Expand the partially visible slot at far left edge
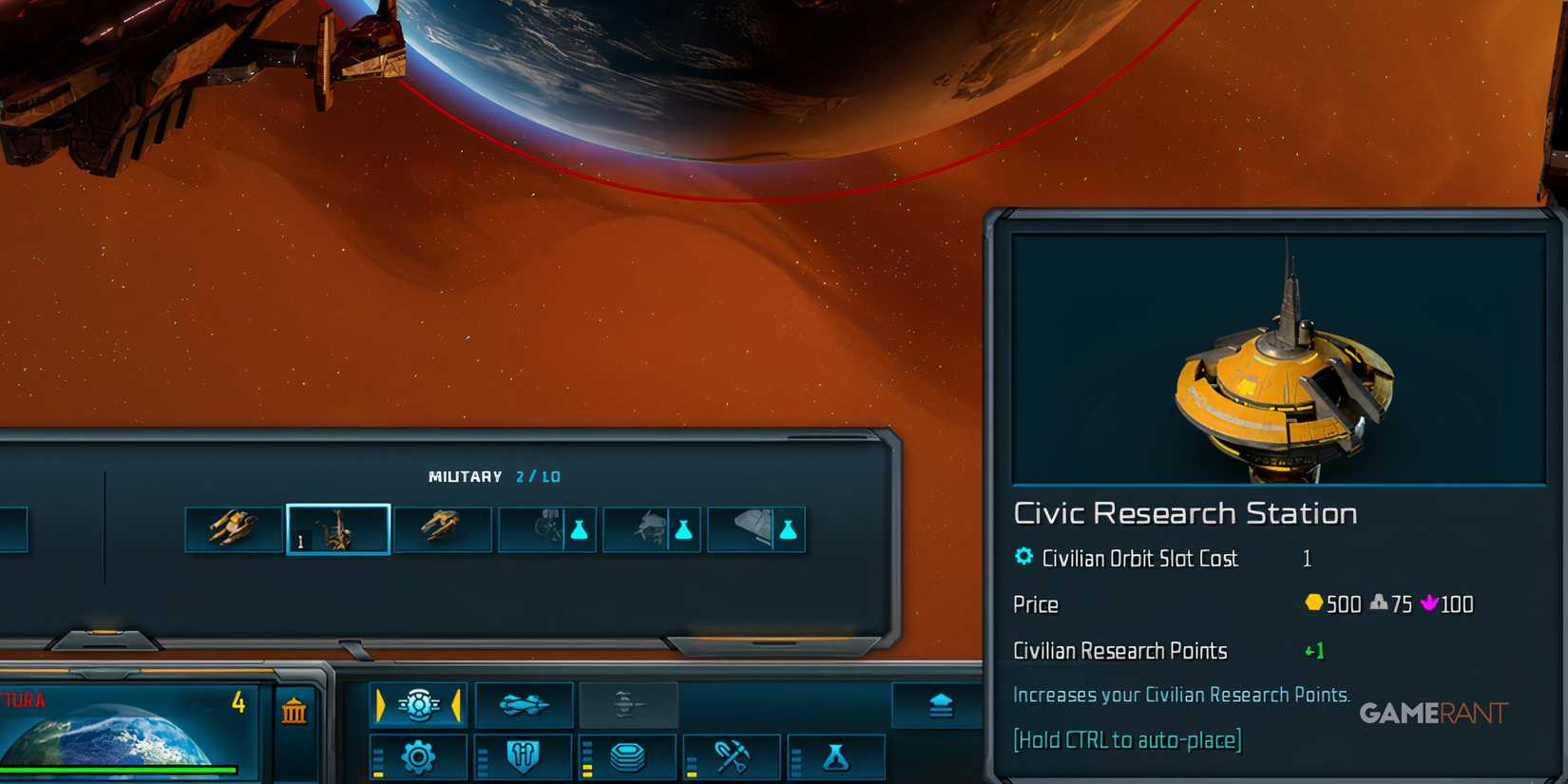1568x784 pixels. click(x=11, y=529)
